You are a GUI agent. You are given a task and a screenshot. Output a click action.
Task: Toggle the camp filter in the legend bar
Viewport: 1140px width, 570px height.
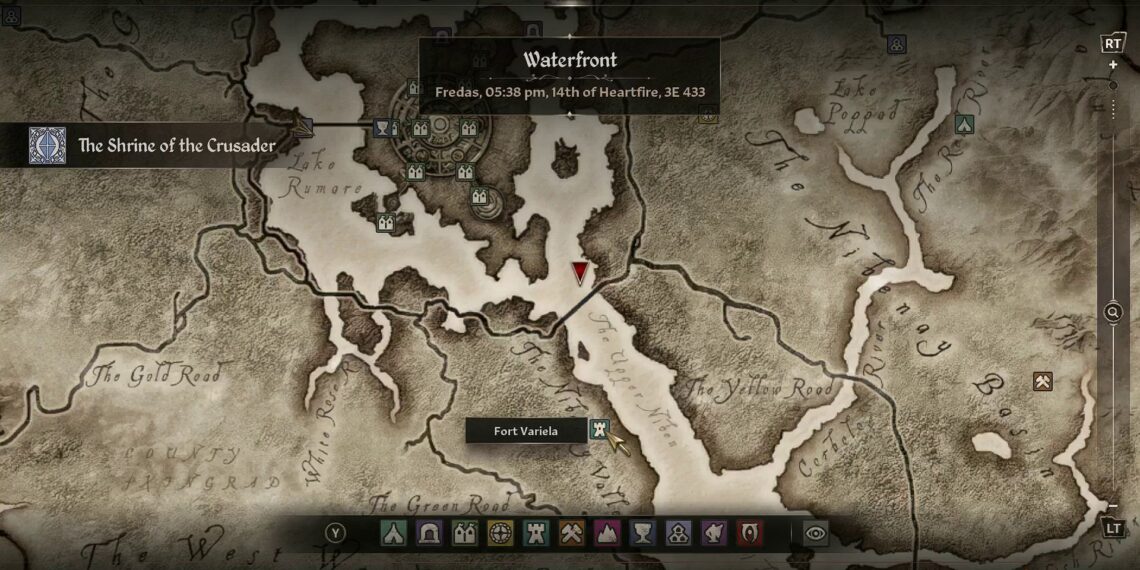point(394,533)
